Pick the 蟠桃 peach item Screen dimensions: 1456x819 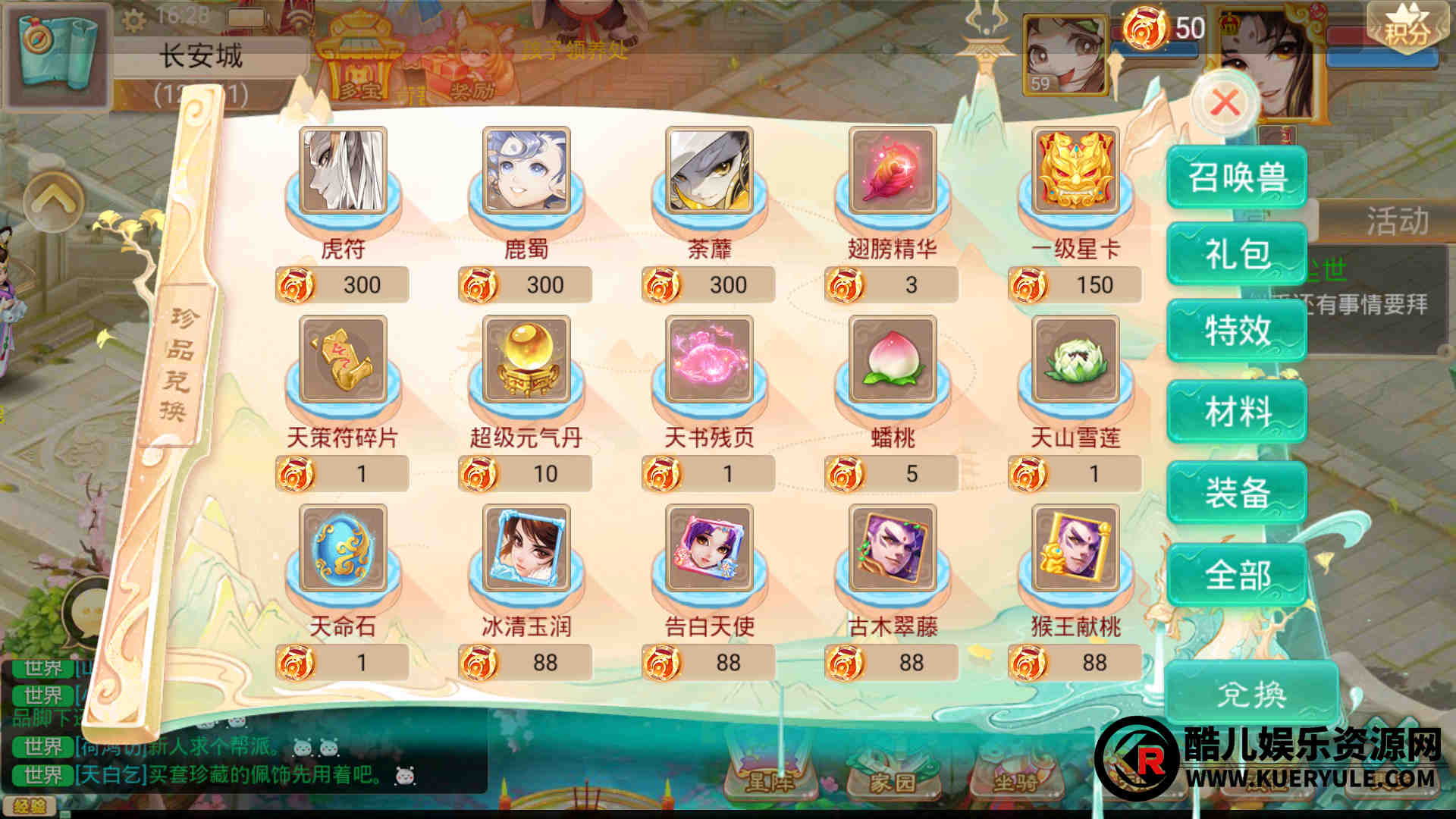893,359
